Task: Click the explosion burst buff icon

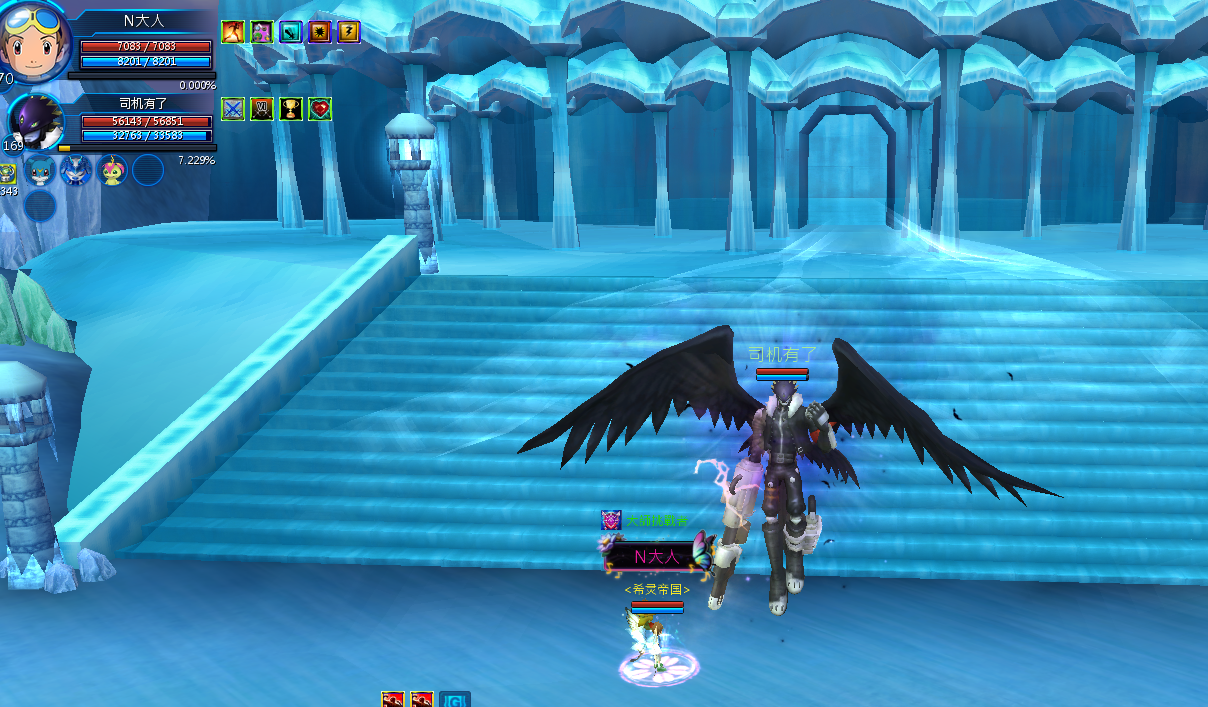Action: click(x=320, y=32)
